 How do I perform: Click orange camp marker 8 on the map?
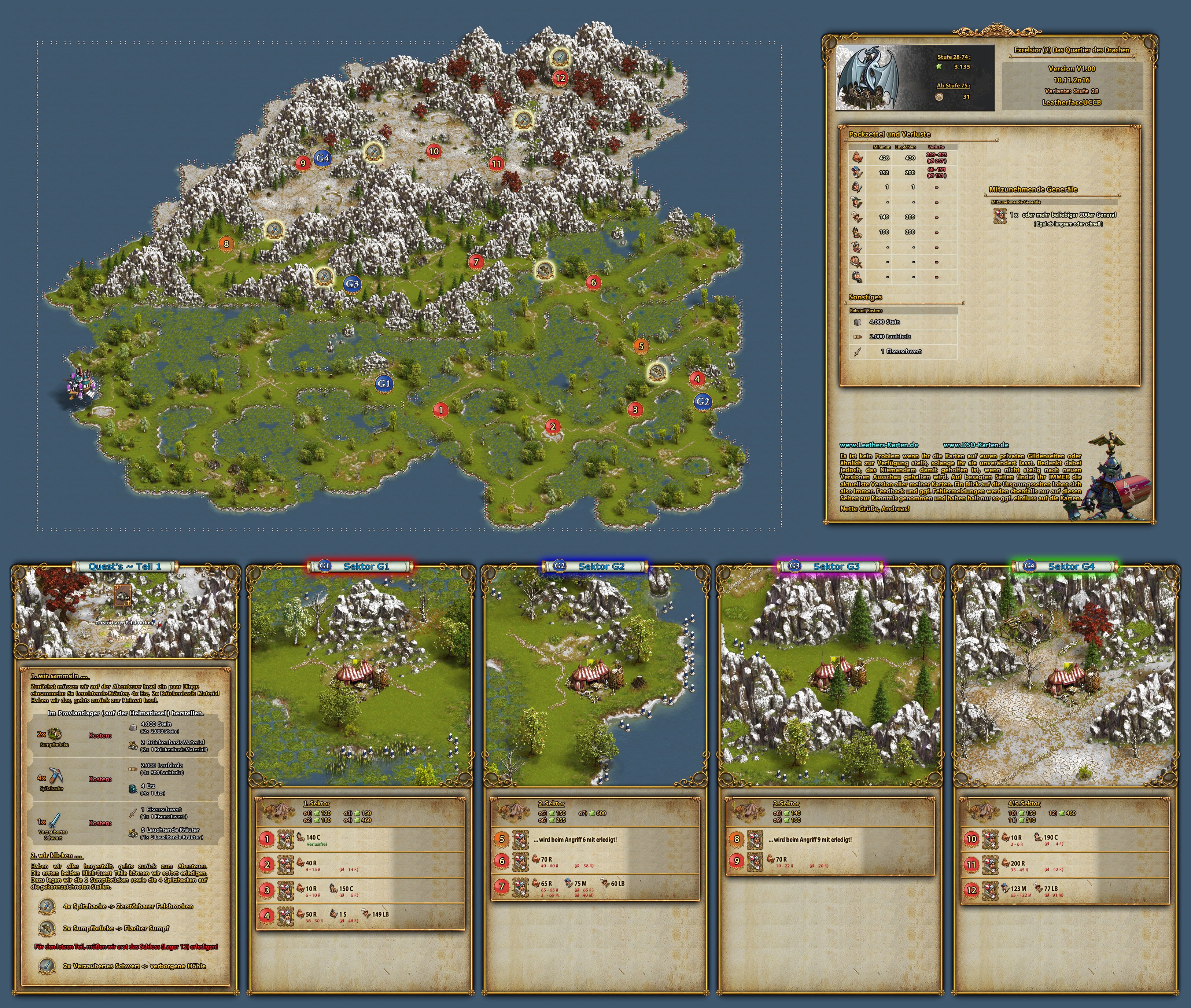click(226, 244)
